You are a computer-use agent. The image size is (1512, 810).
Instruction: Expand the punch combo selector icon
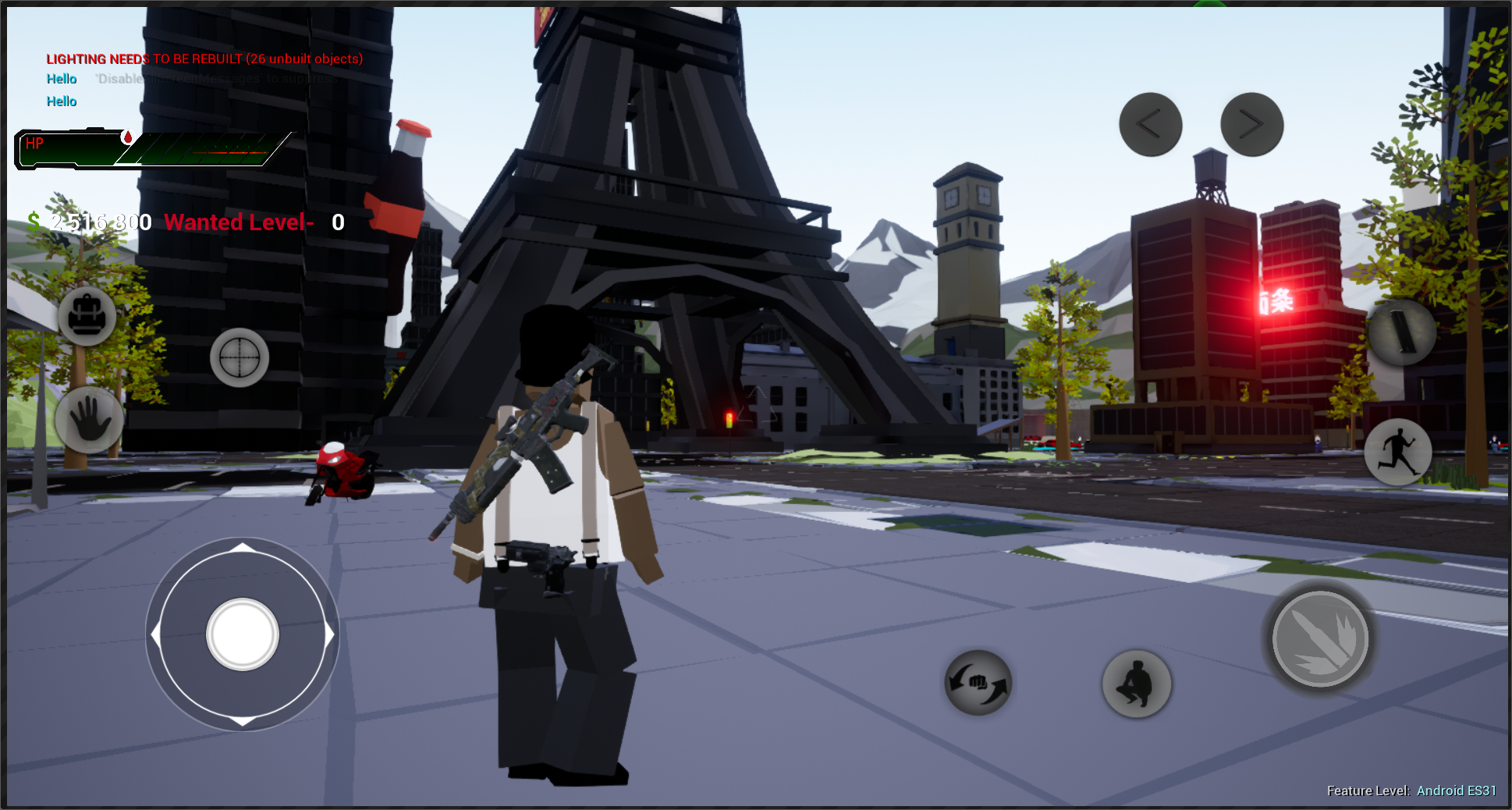pos(978,684)
